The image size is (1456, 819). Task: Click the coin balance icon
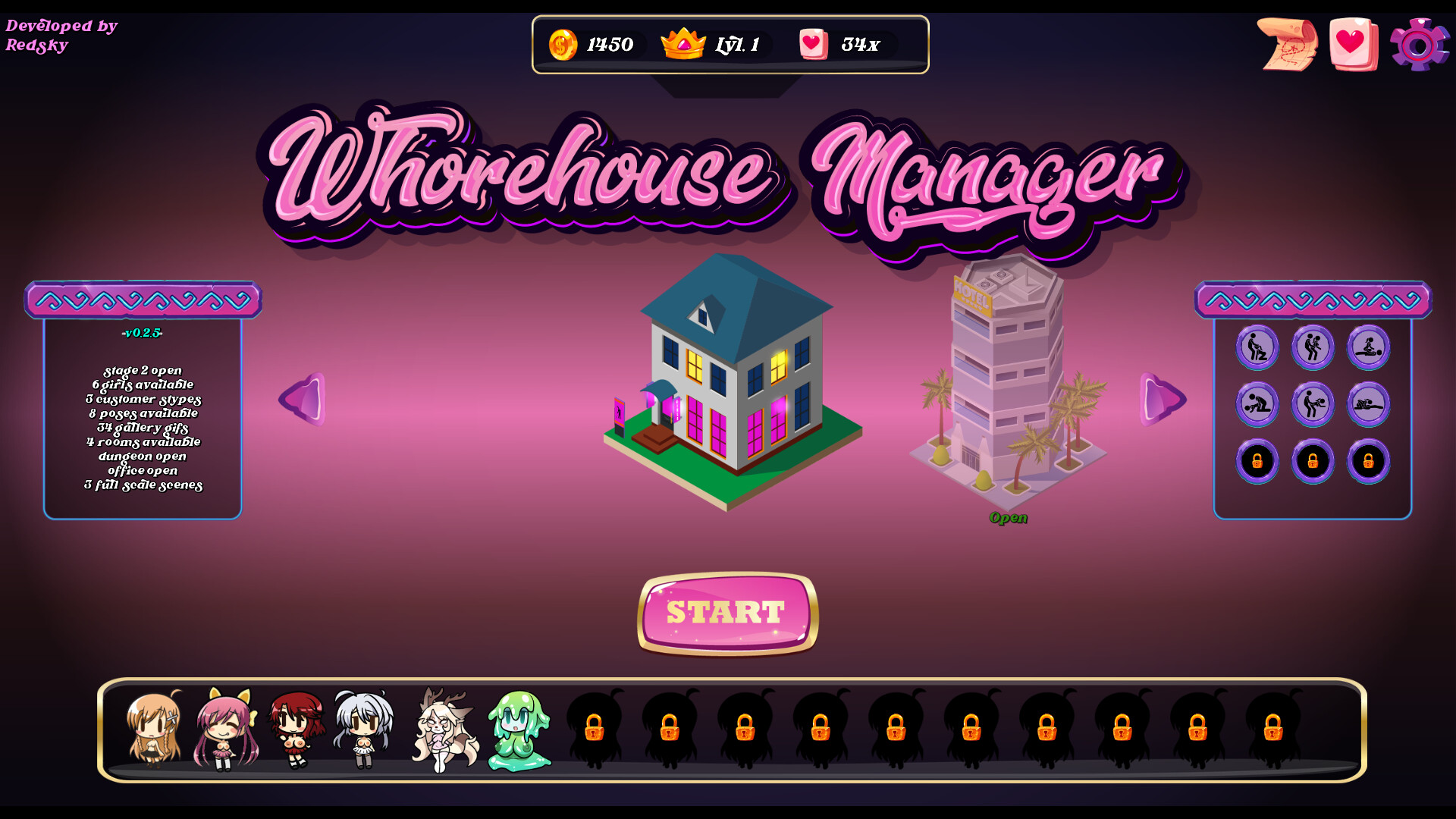(x=562, y=45)
